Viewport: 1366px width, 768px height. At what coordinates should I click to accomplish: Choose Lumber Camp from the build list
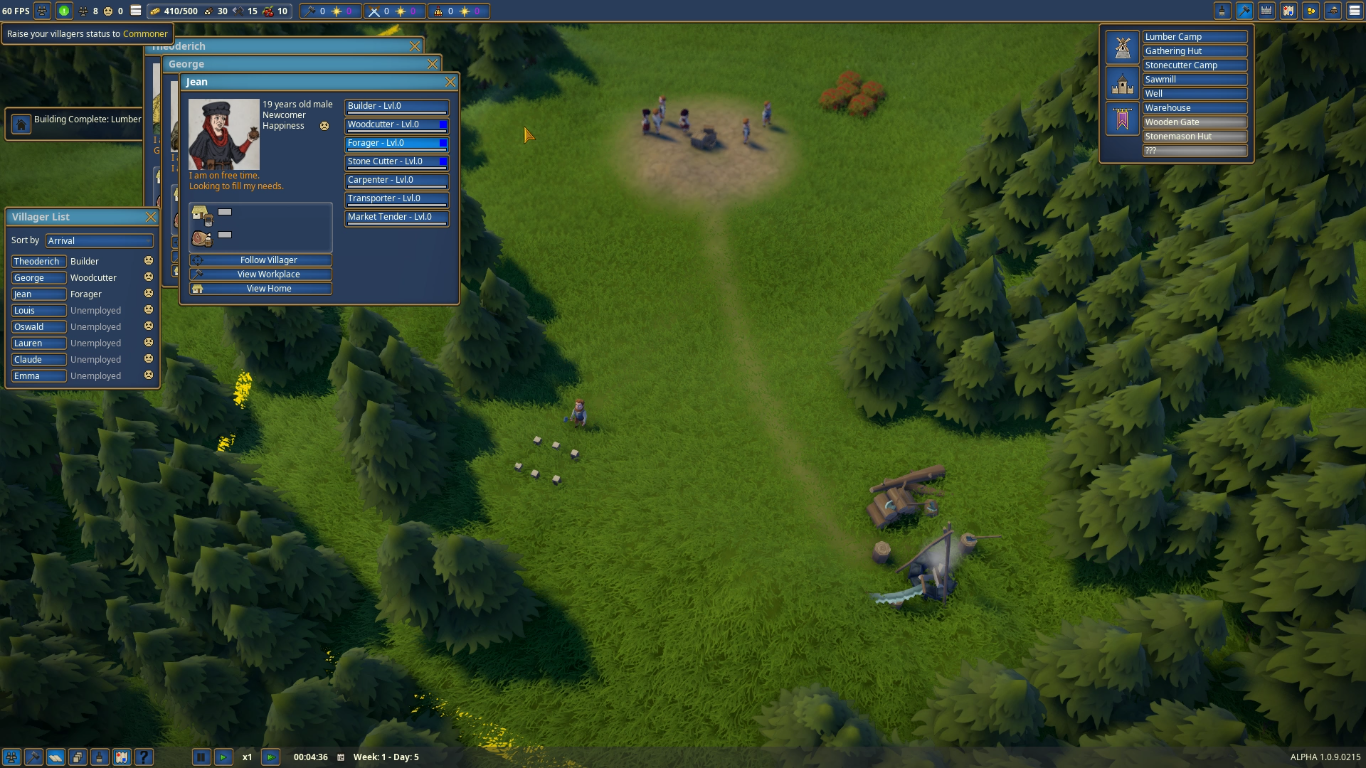tap(1195, 37)
